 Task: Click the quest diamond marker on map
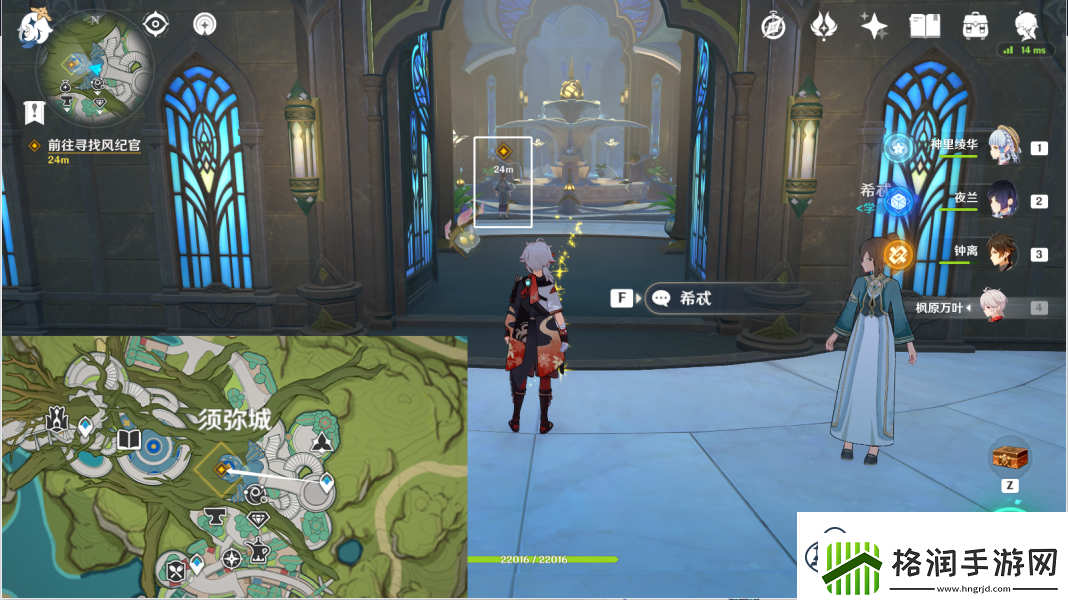click(222, 467)
